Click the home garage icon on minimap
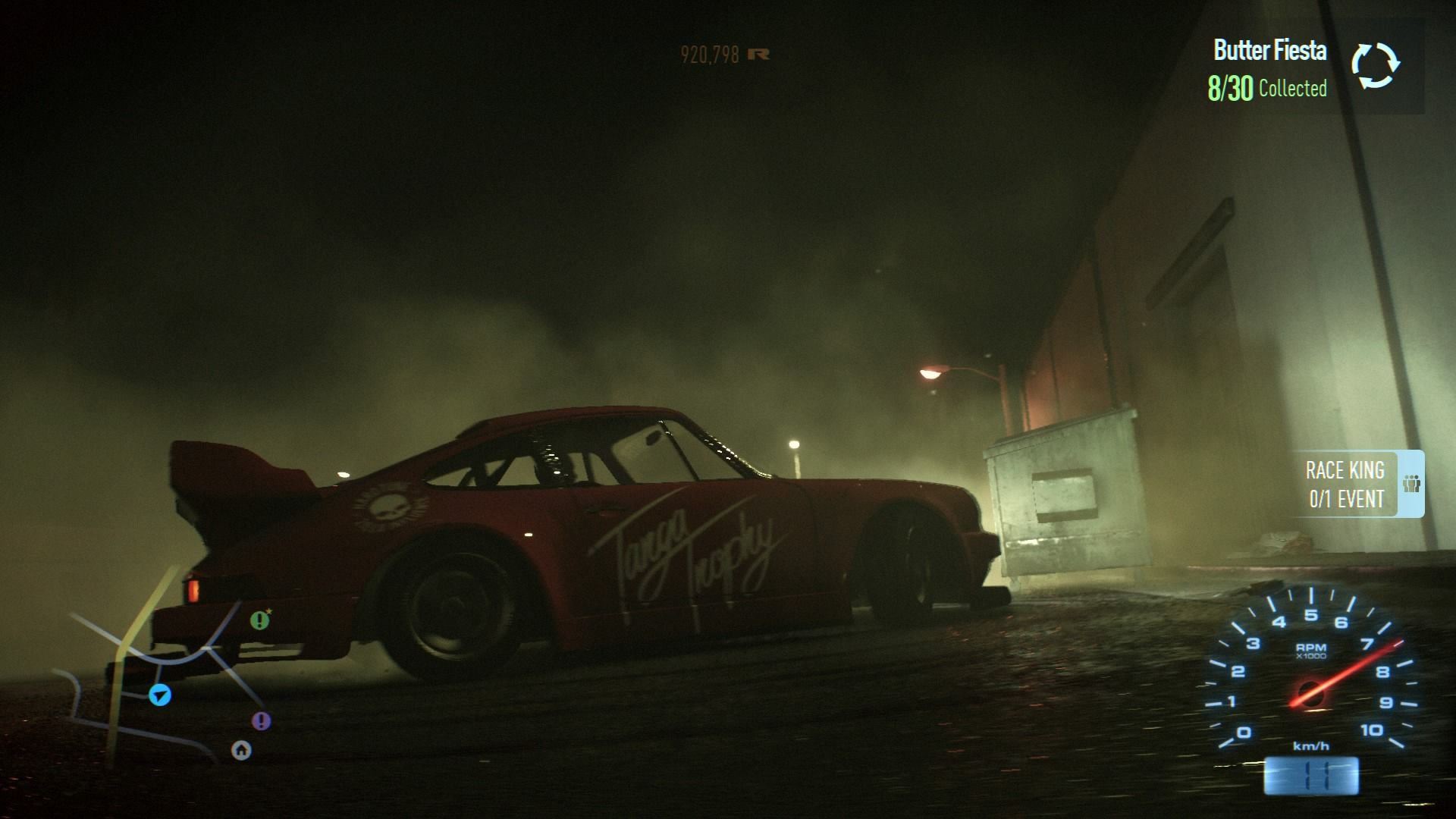 point(241,751)
